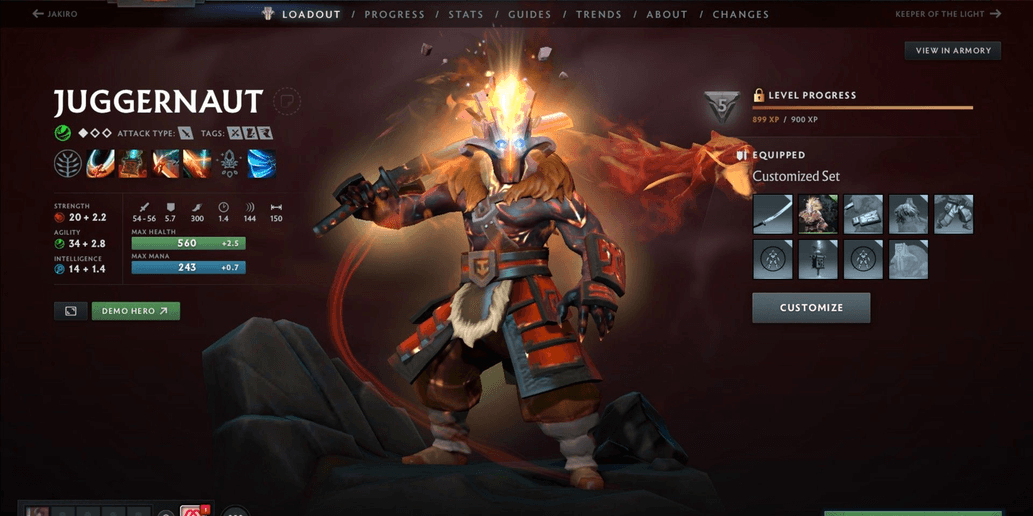View the Changes tab

[x=741, y=15]
